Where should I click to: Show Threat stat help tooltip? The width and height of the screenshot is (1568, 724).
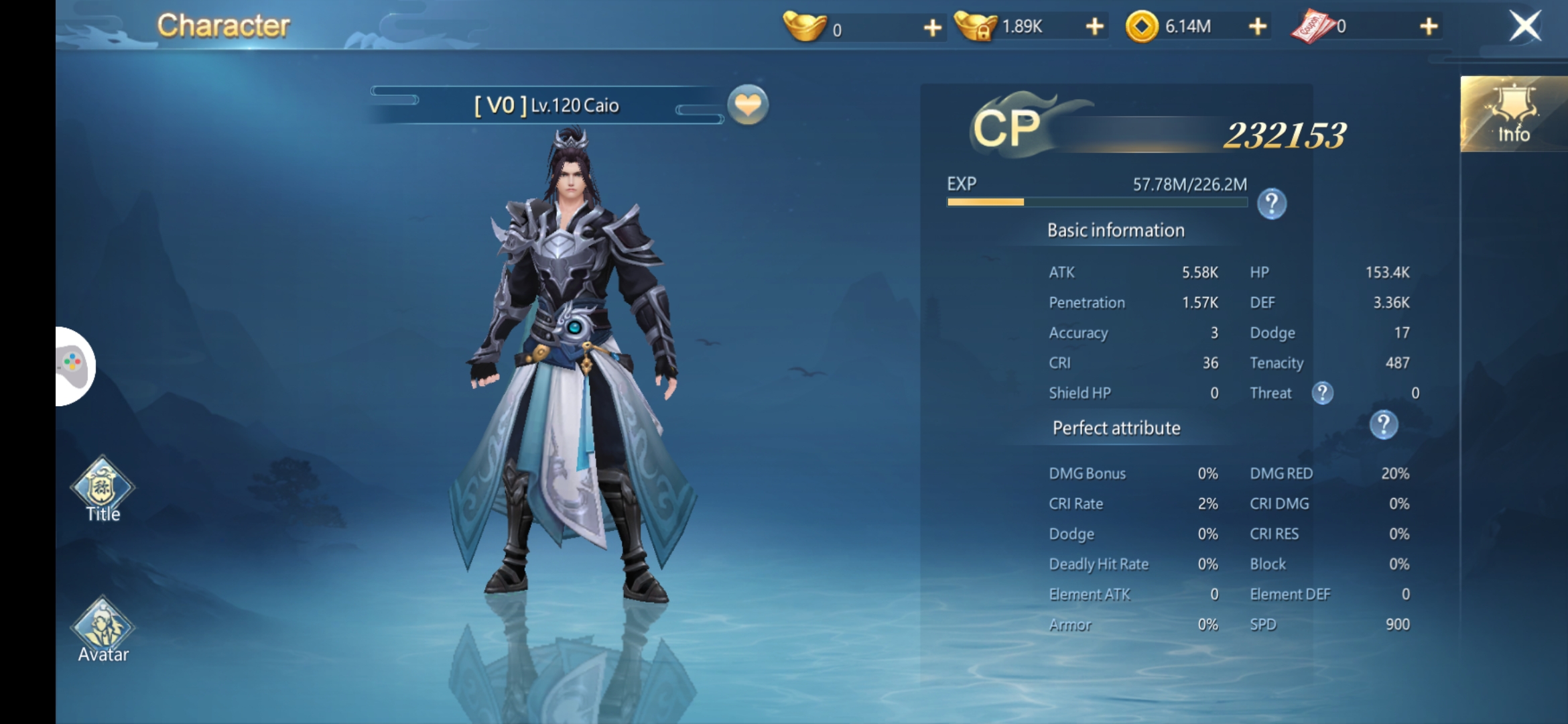point(1322,393)
